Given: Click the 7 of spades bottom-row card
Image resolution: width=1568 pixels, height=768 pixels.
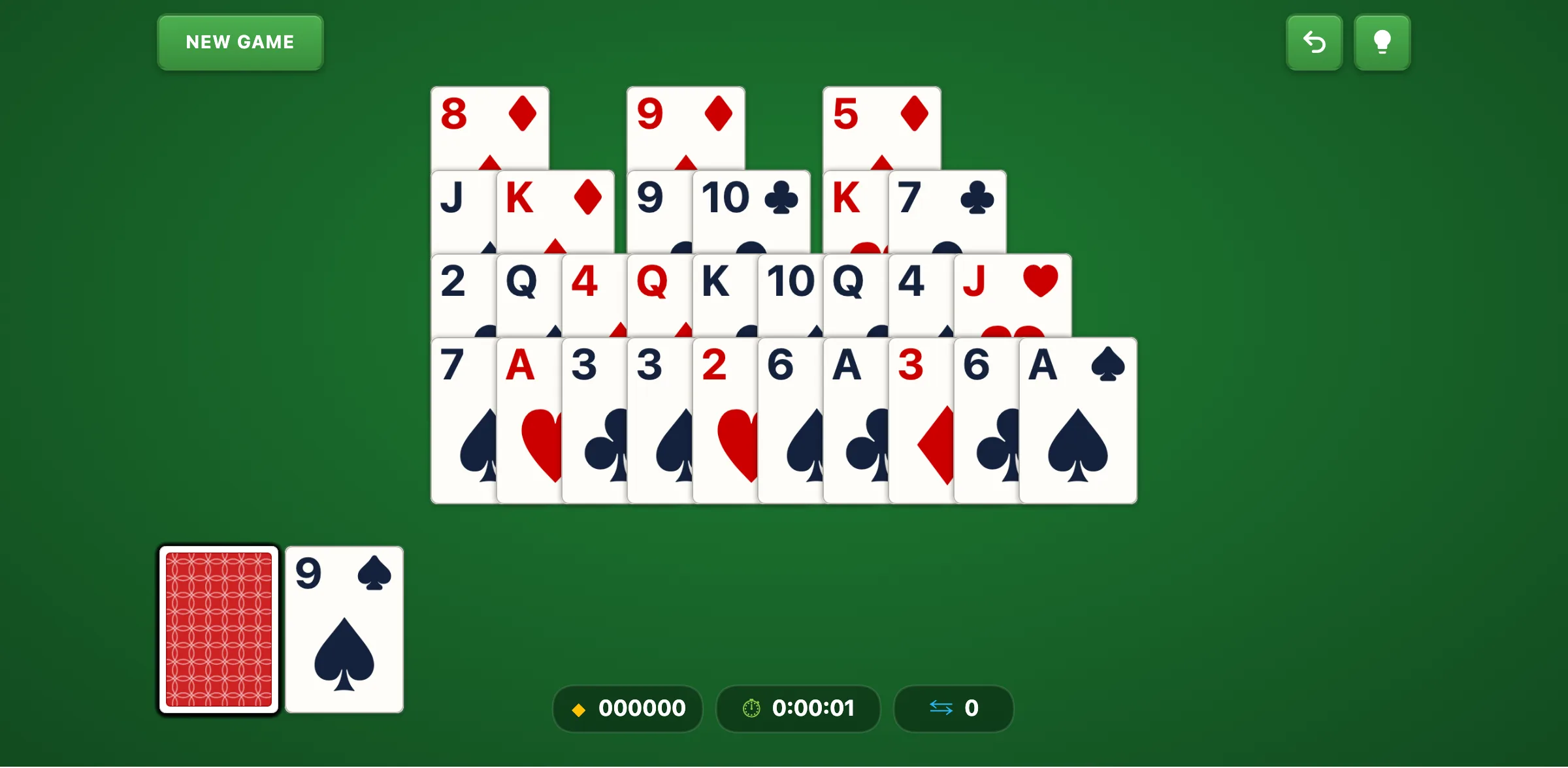Looking at the screenshot, I should (457, 421).
